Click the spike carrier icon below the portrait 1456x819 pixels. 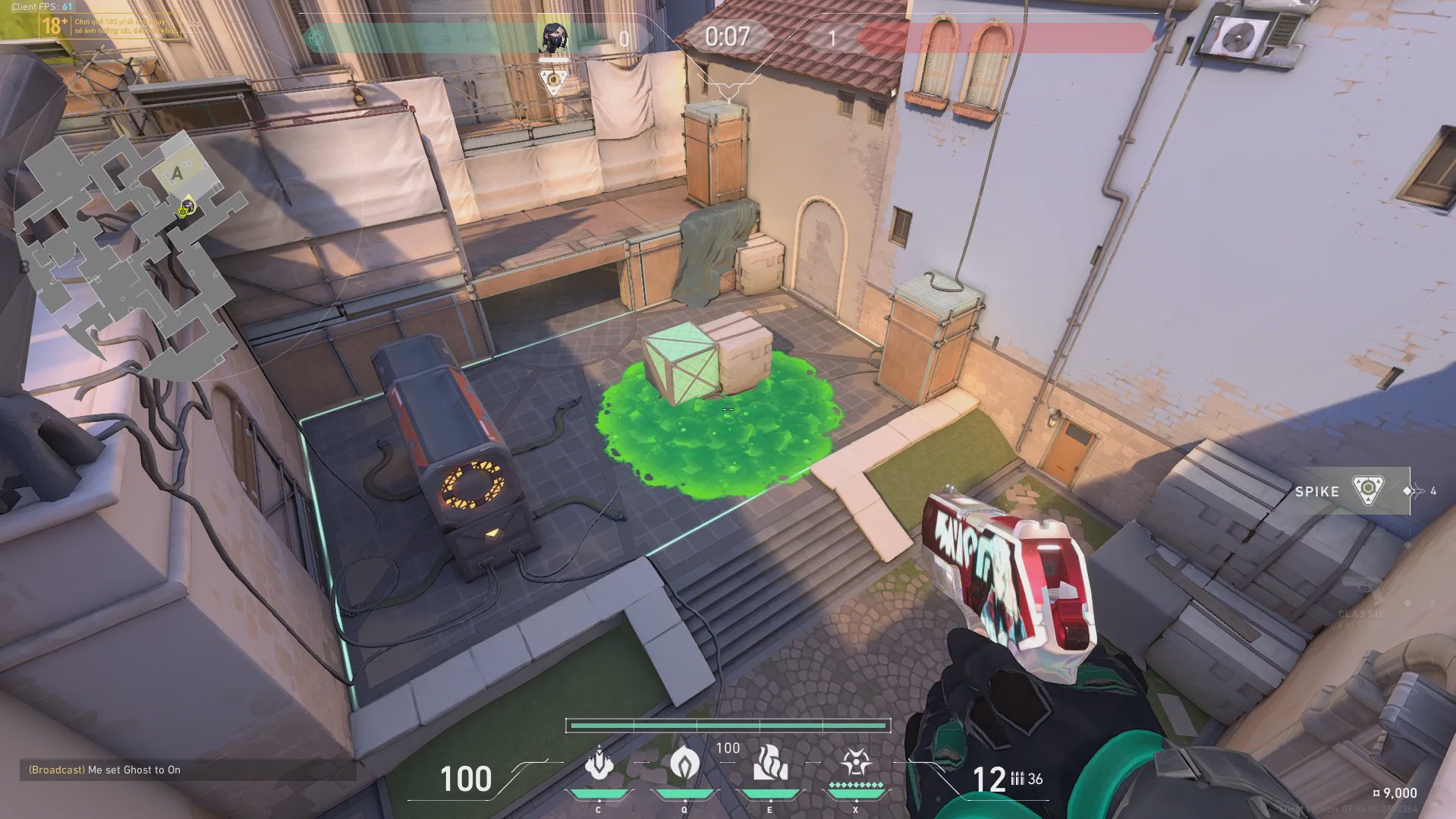(x=554, y=80)
